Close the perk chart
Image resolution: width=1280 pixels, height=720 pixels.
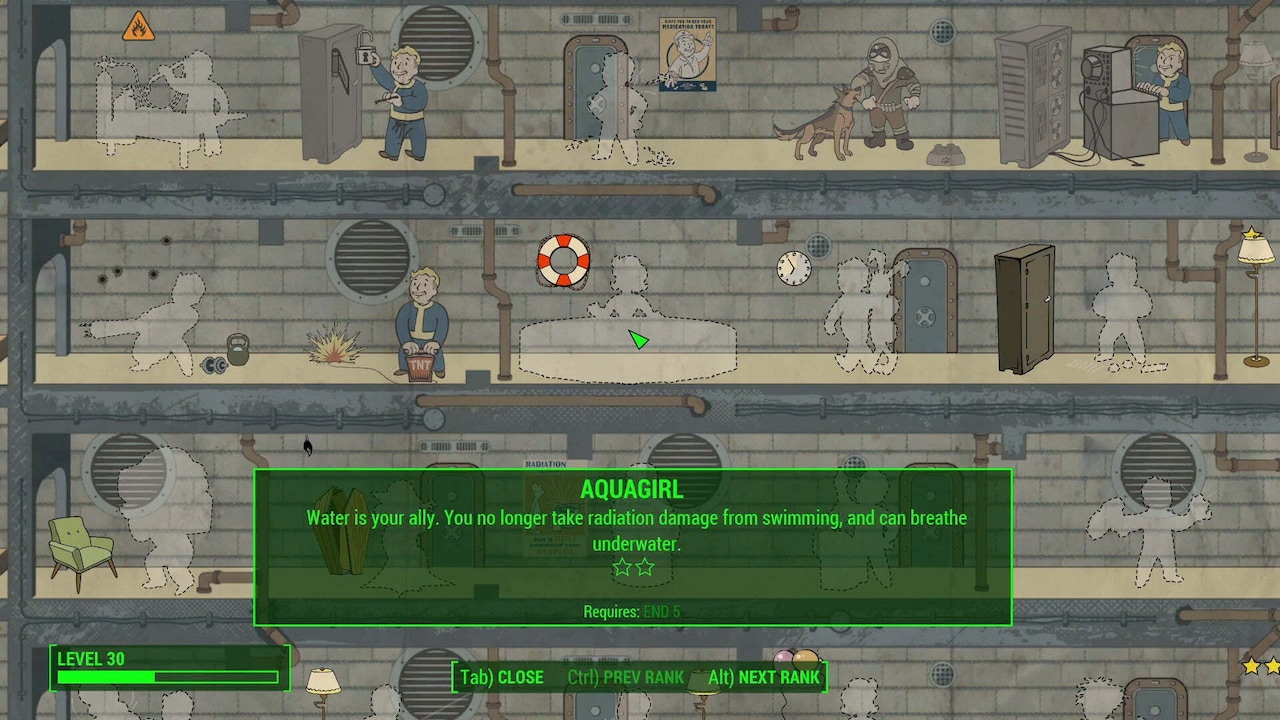tap(501, 677)
